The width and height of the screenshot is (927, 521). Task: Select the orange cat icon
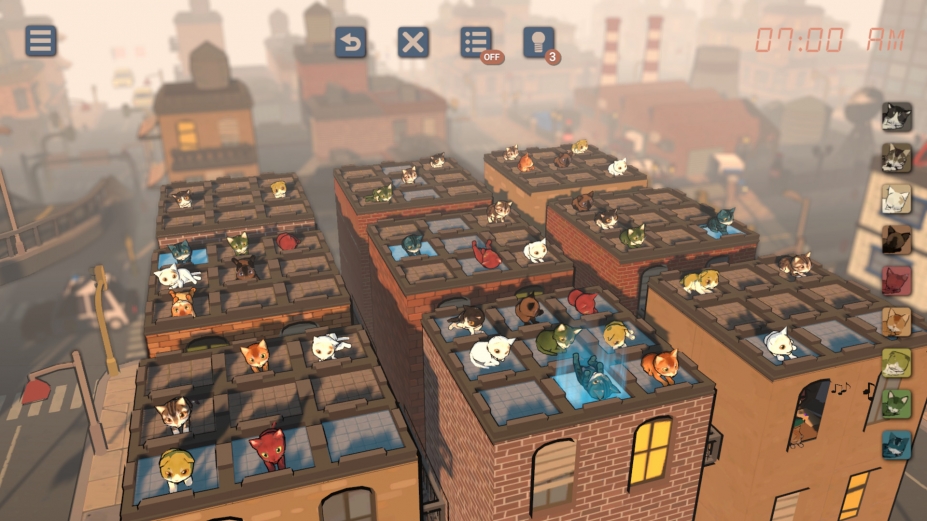click(896, 322)
